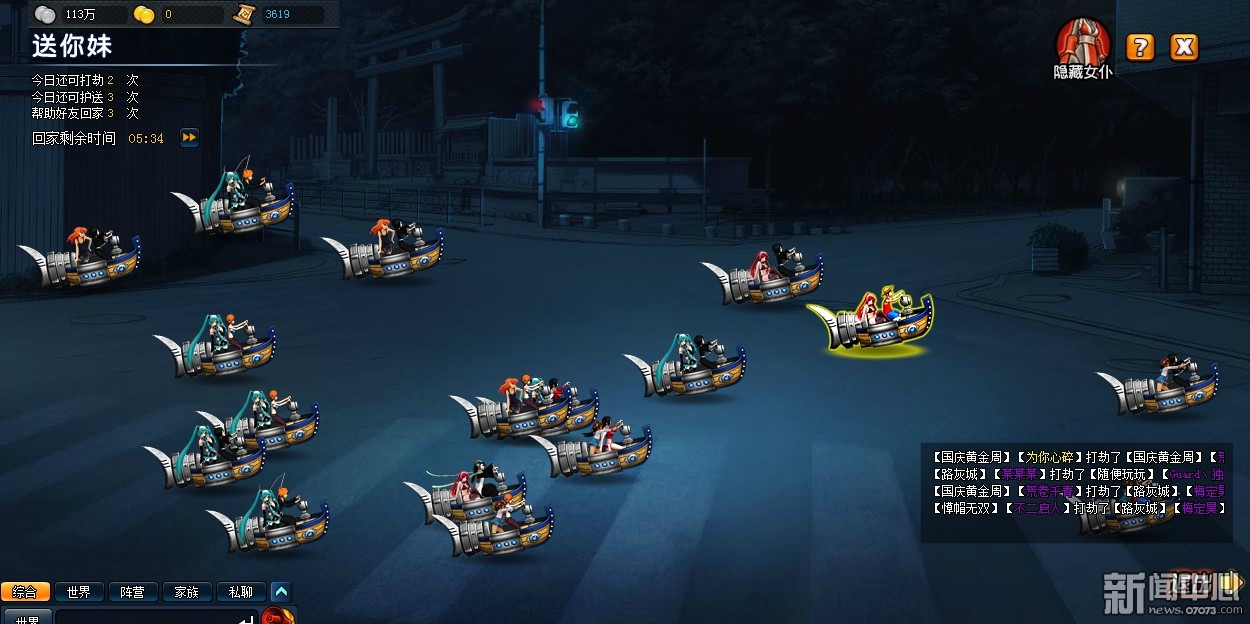Click the 隐藏女仆 (hide maid) icon
Image resolution: width=1250 pixels, height=624 pixels.
[x=1083, y=44]
